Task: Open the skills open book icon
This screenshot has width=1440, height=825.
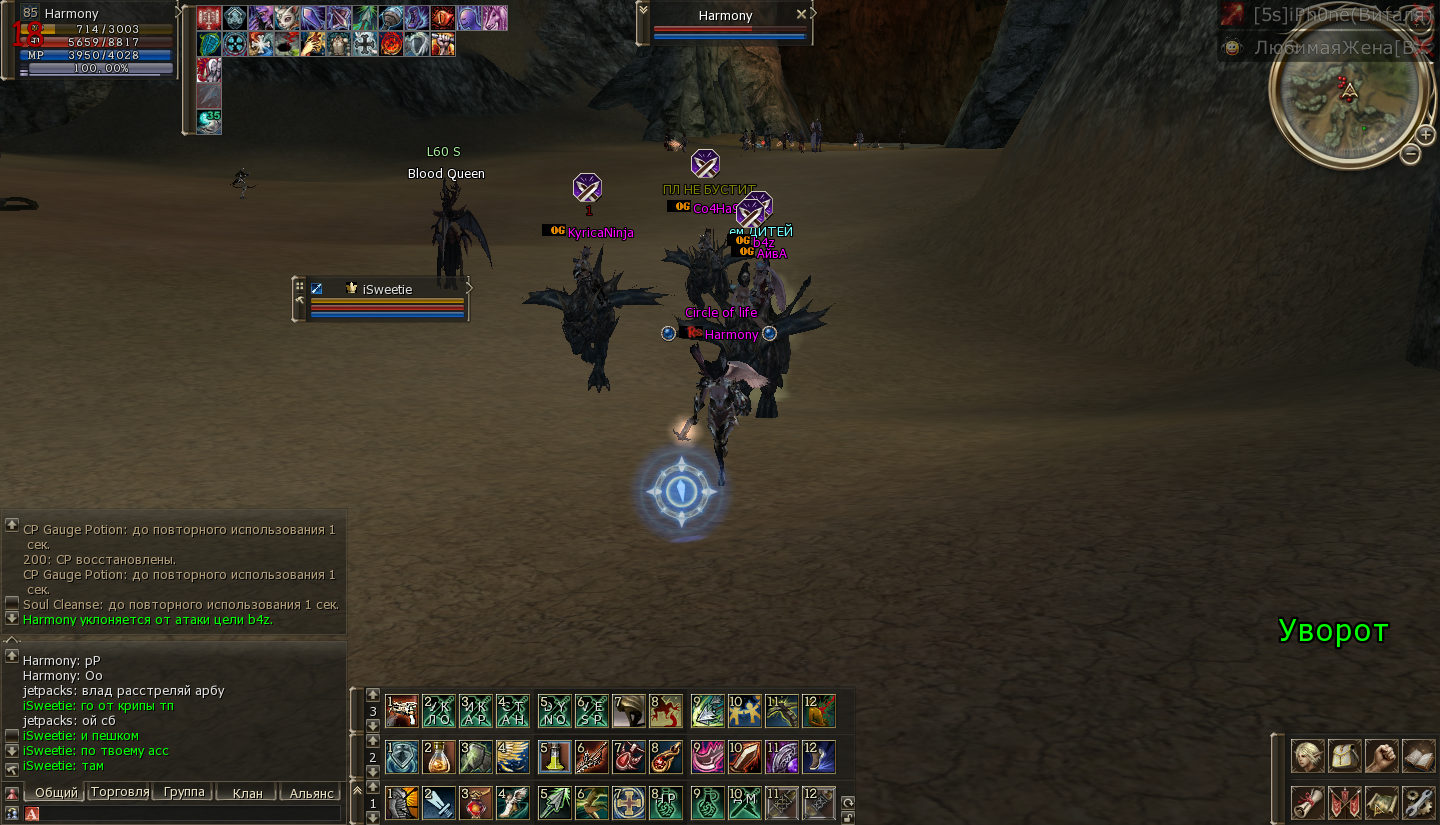Action: coord(1419,756)
